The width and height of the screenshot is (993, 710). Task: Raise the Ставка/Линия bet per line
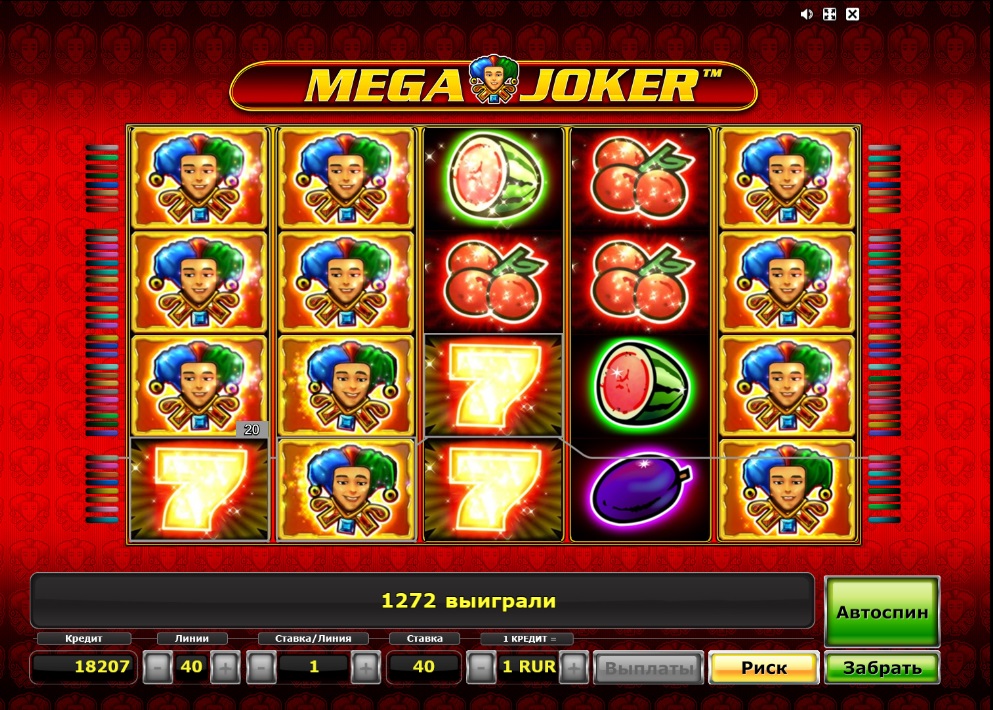coord(366,667)
